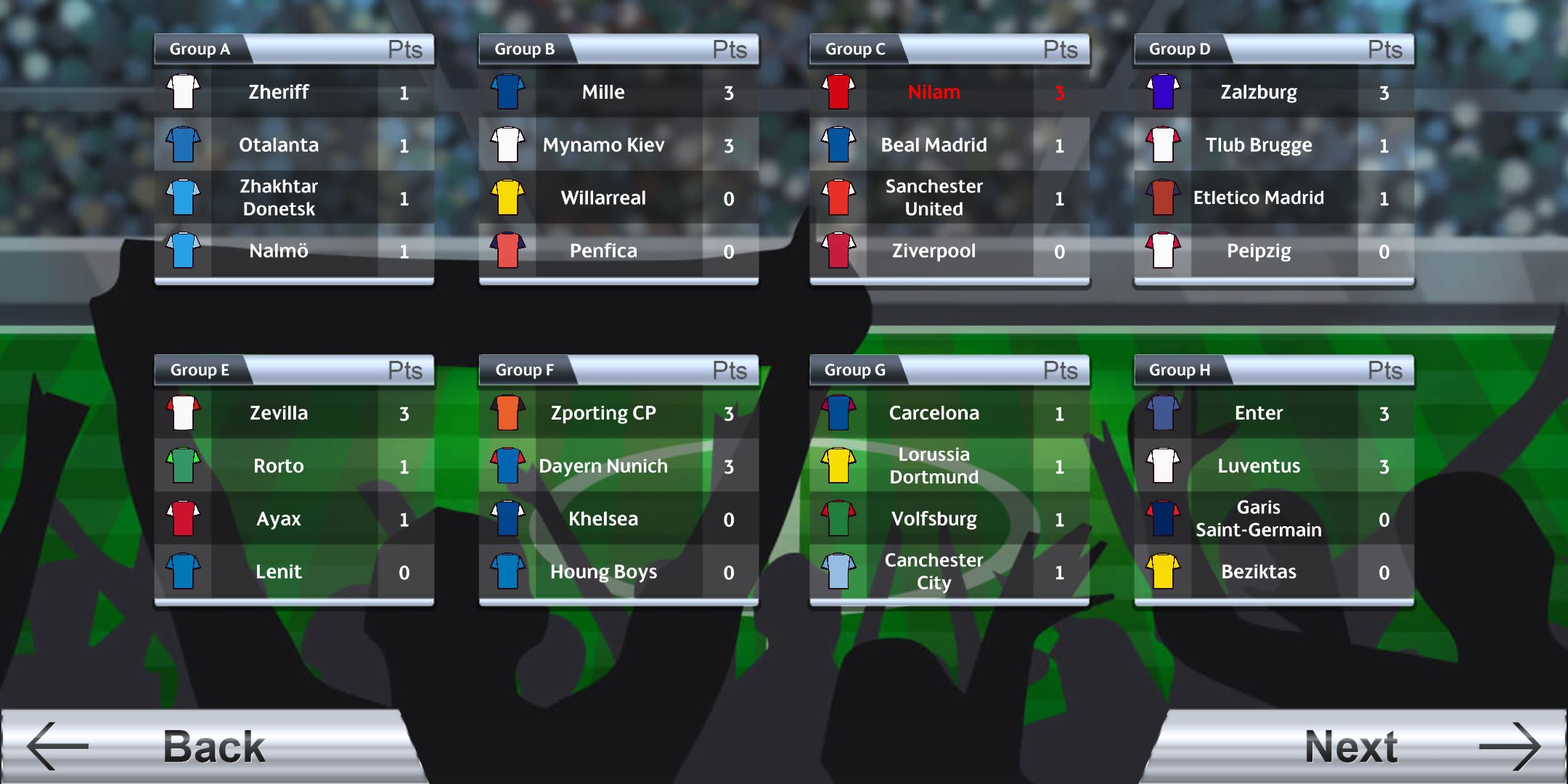Click the red Nilam jersey icon

coord(838,92)
